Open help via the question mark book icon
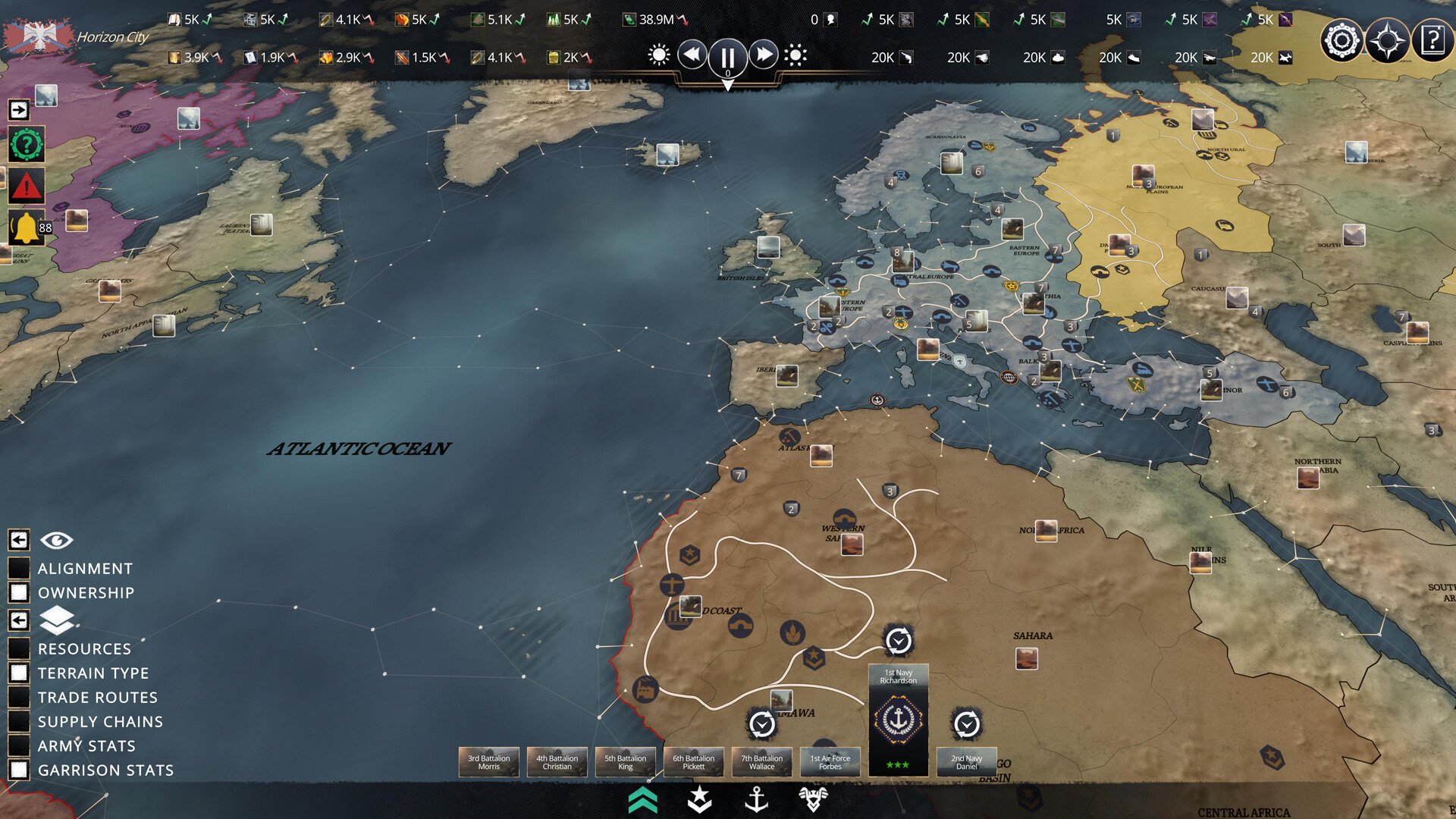The height and width of the screenshot is (819, 1456). pos(1432,40)
